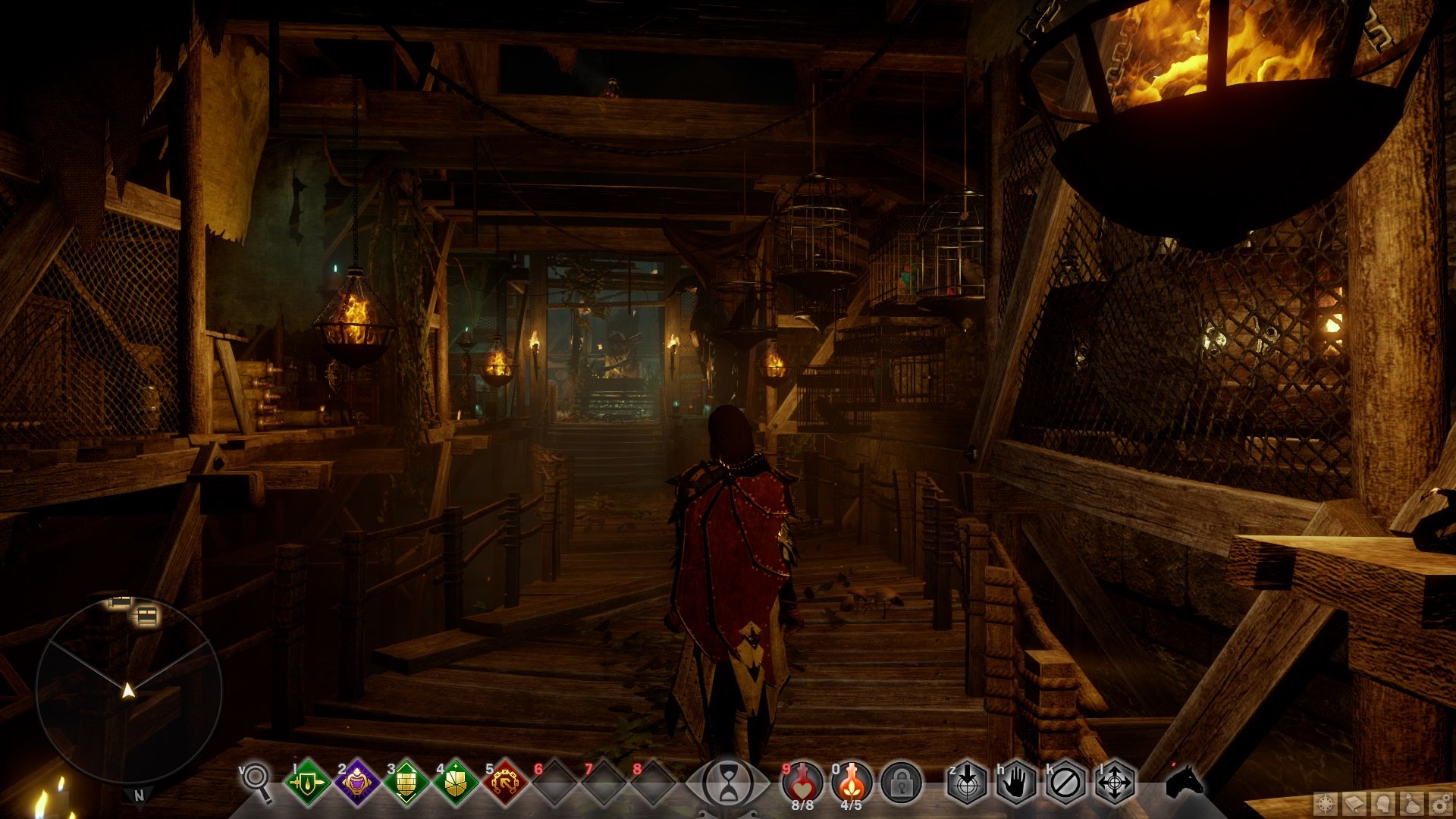Open the character record head icon
Viewport: 1456px width, 819px height.
1384,803
